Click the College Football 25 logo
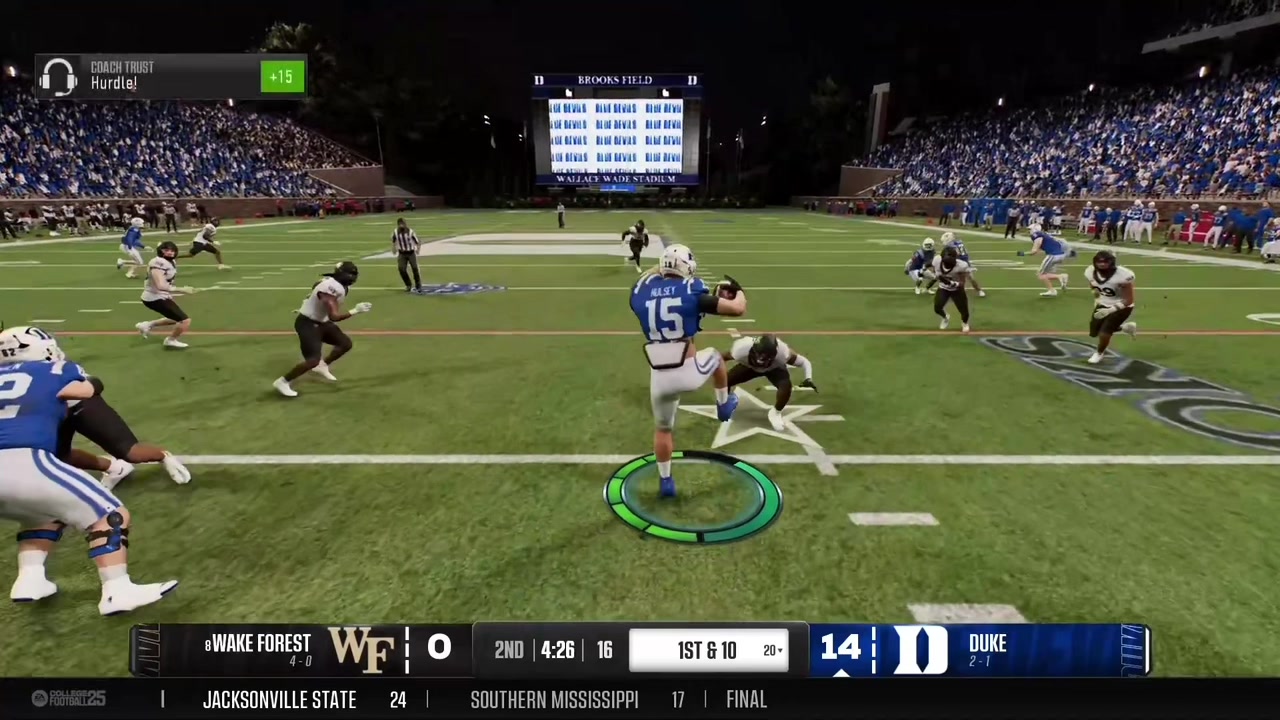Screen dimensions: 1280x720 [68, 699]
